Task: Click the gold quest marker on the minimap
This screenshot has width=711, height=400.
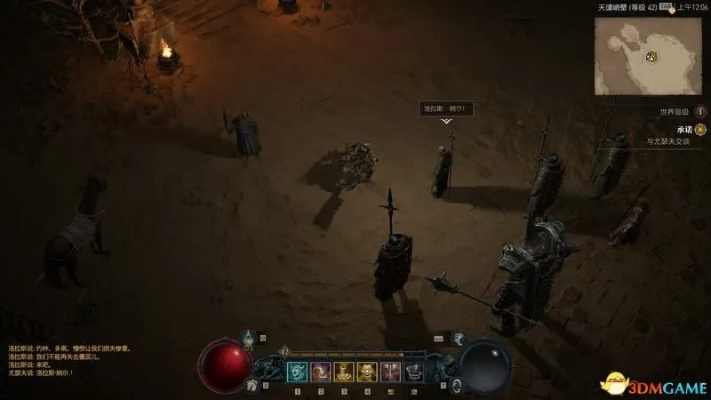Action: coord(651,55)
